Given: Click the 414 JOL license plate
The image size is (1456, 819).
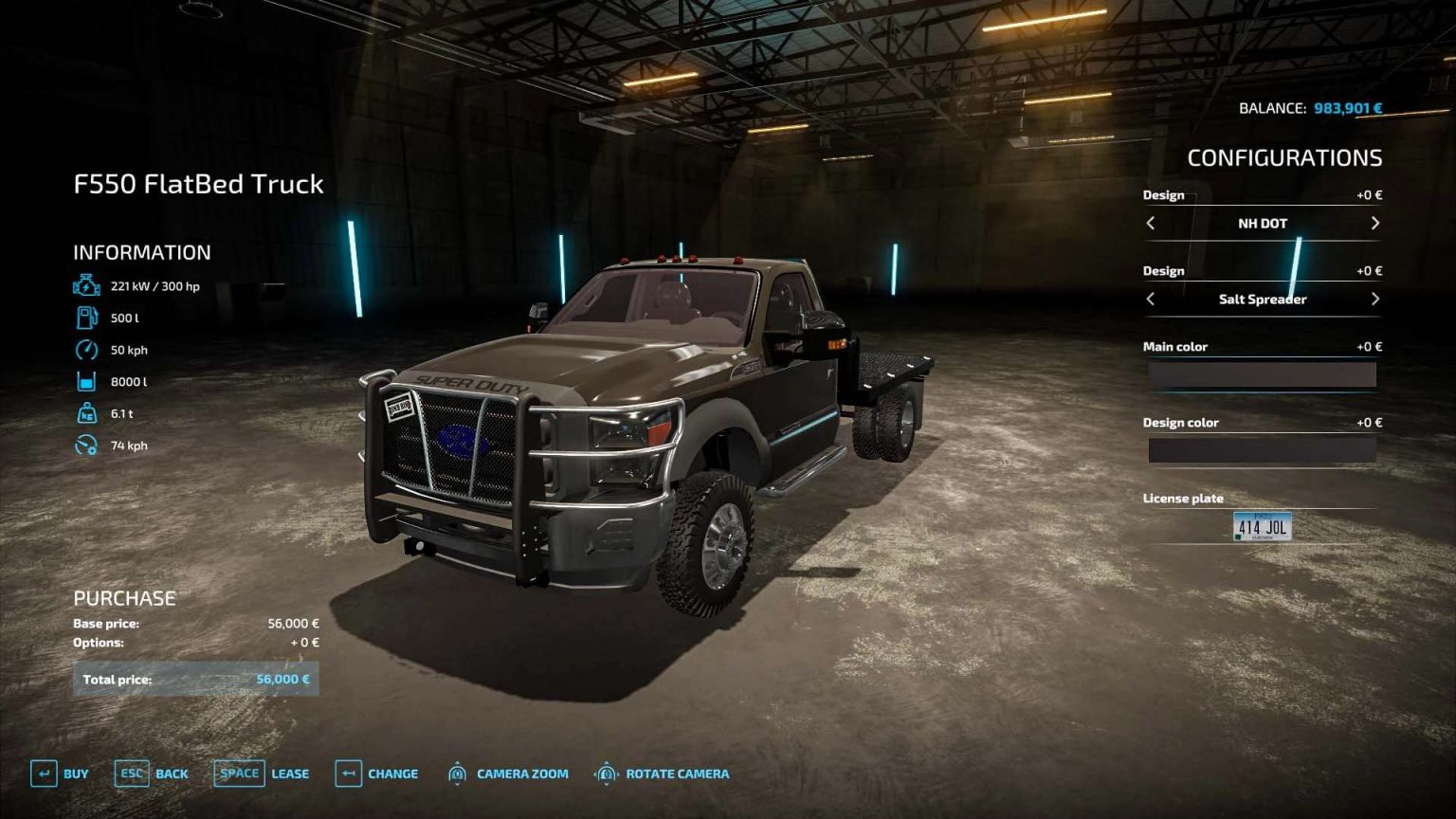Looking at the screenshot, I should point(1261,527).
